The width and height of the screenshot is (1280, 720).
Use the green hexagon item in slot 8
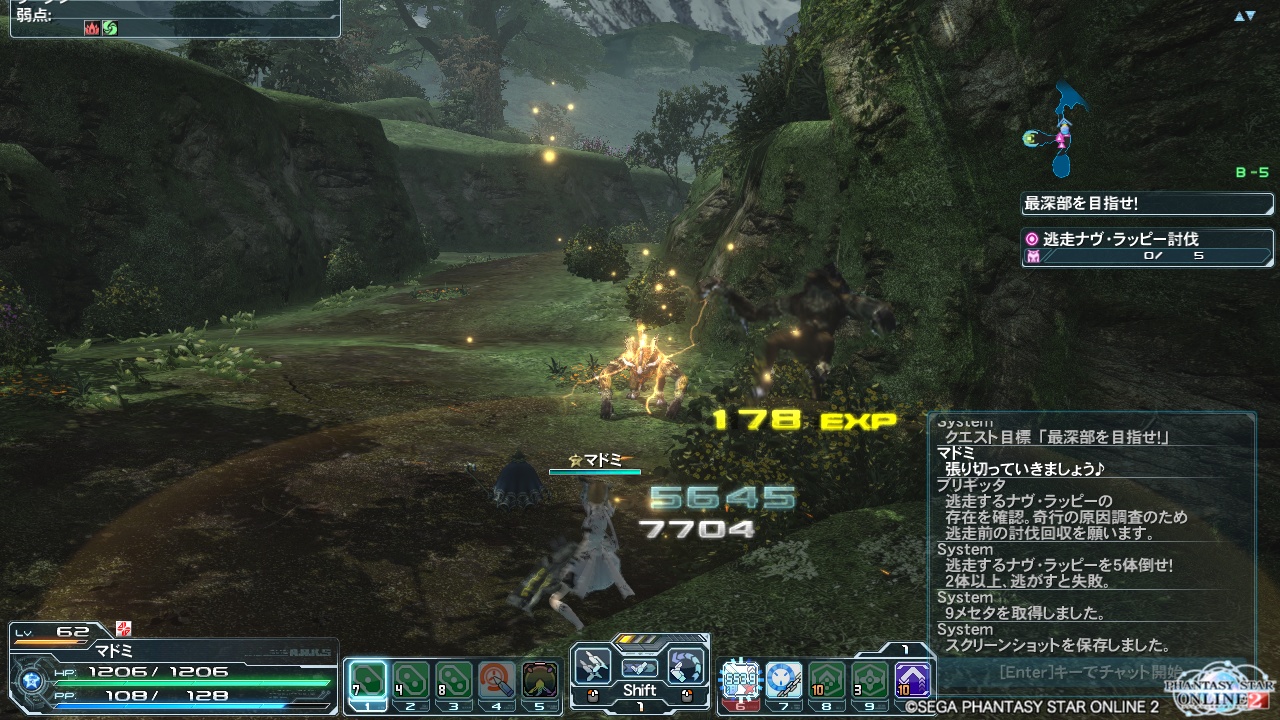[826, 681]
